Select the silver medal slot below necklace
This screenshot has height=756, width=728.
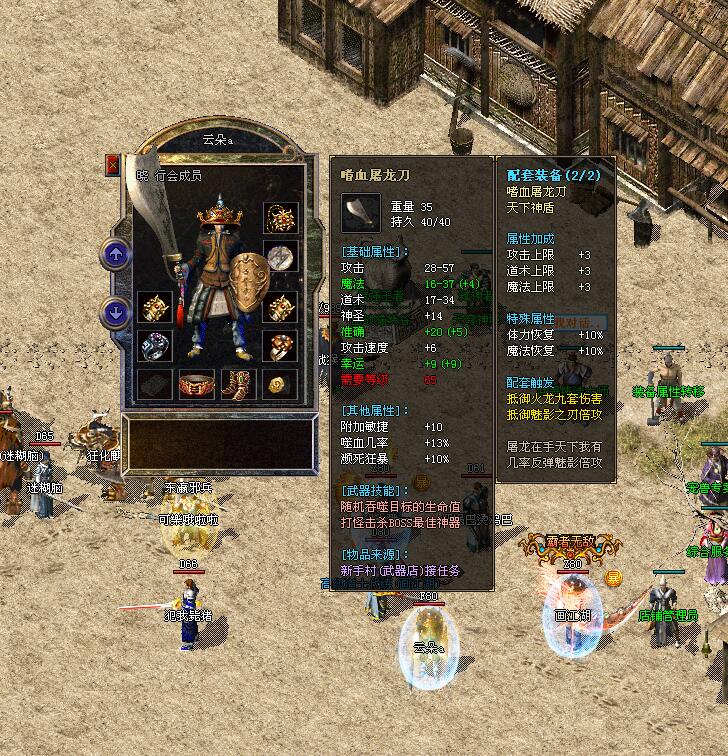click(x=279, y=257)
